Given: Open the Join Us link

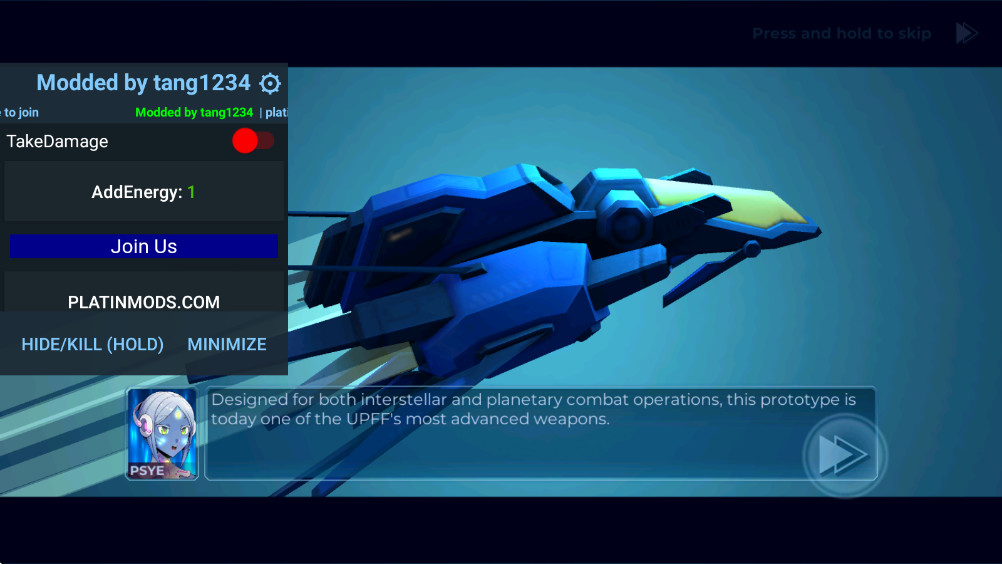Looking at the screenshot, I should click(144, 246).
